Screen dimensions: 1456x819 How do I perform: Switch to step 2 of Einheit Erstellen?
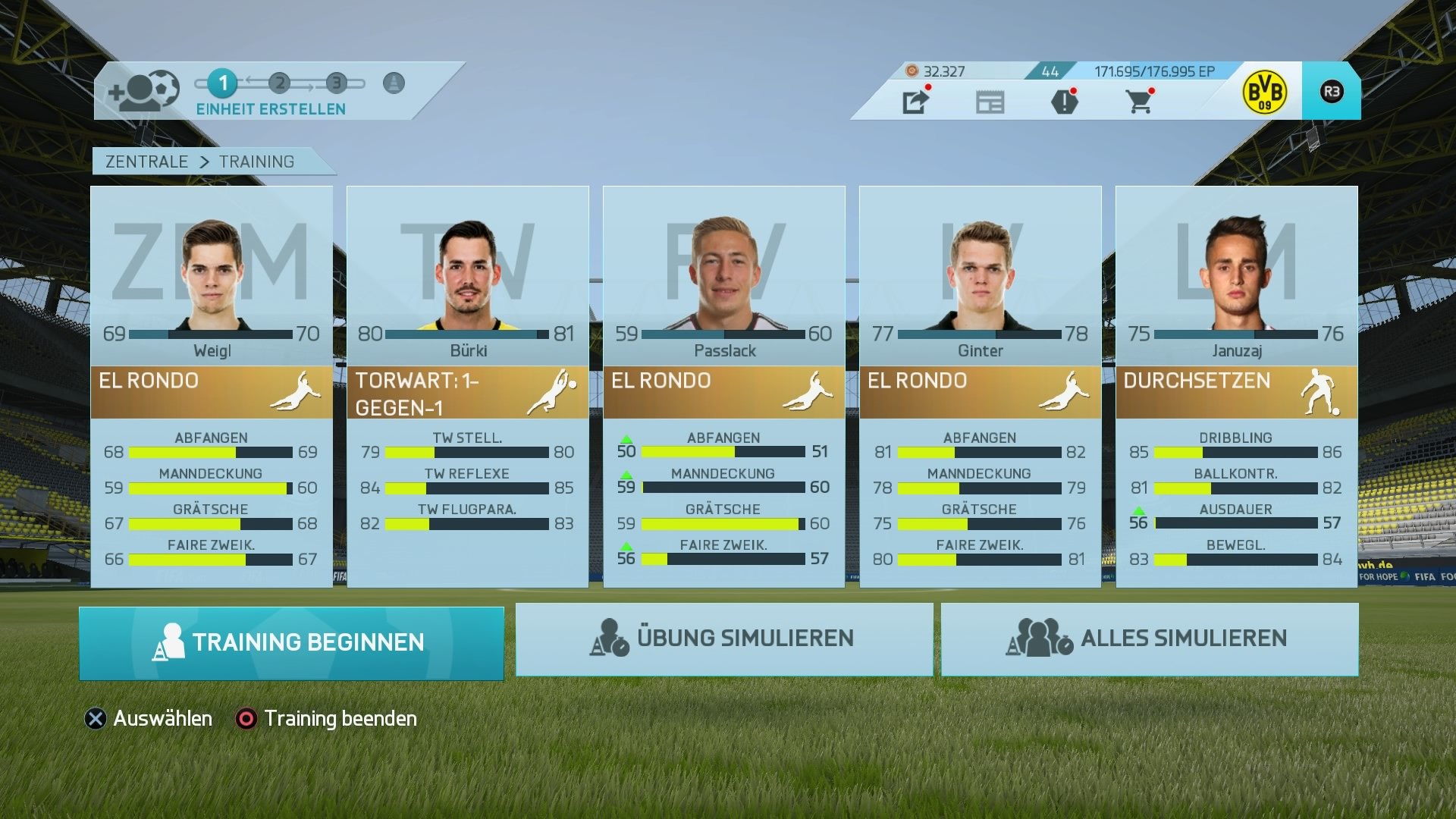280,83
